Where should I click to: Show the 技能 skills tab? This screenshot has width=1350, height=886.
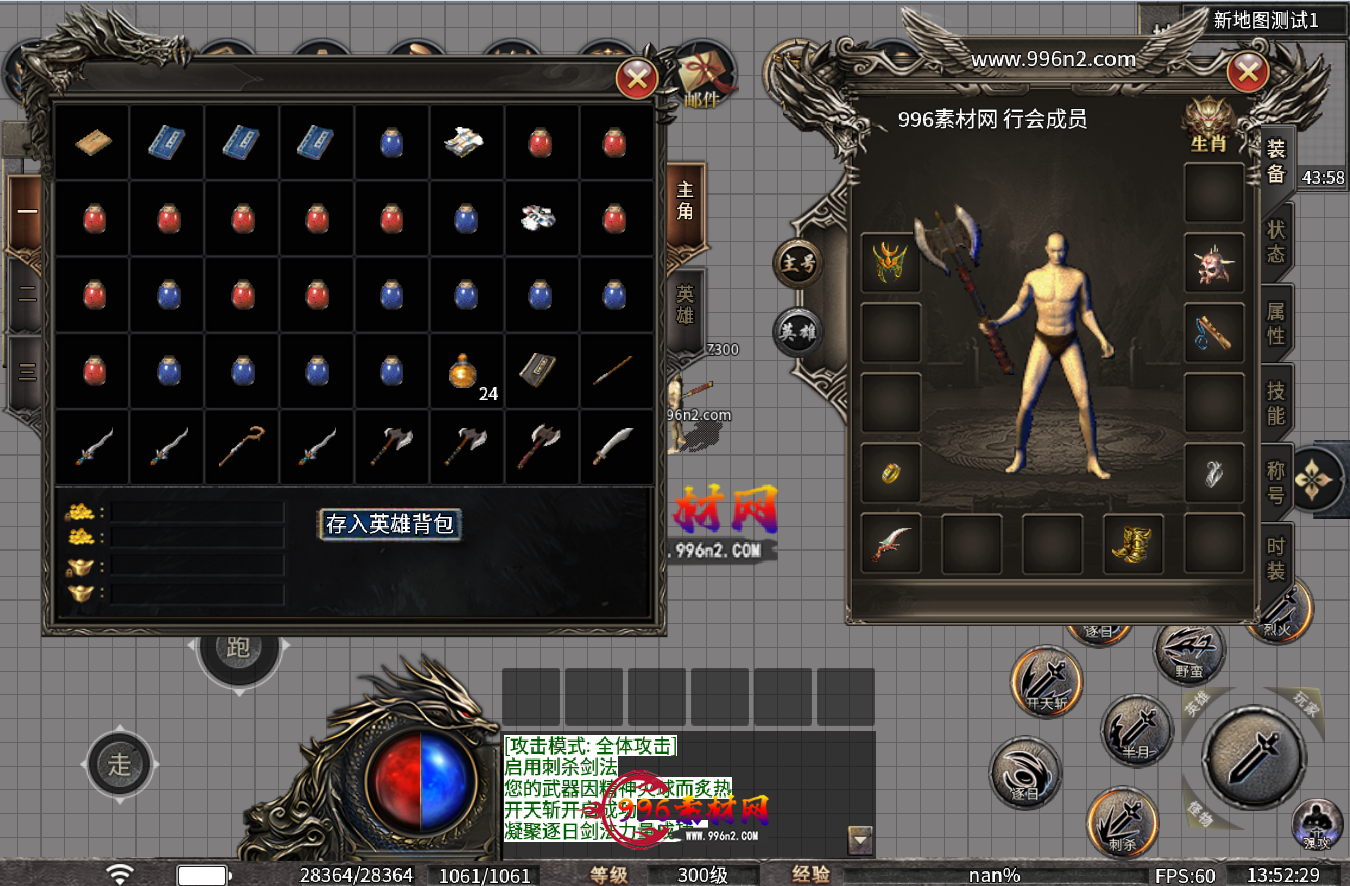[1276, 402]
